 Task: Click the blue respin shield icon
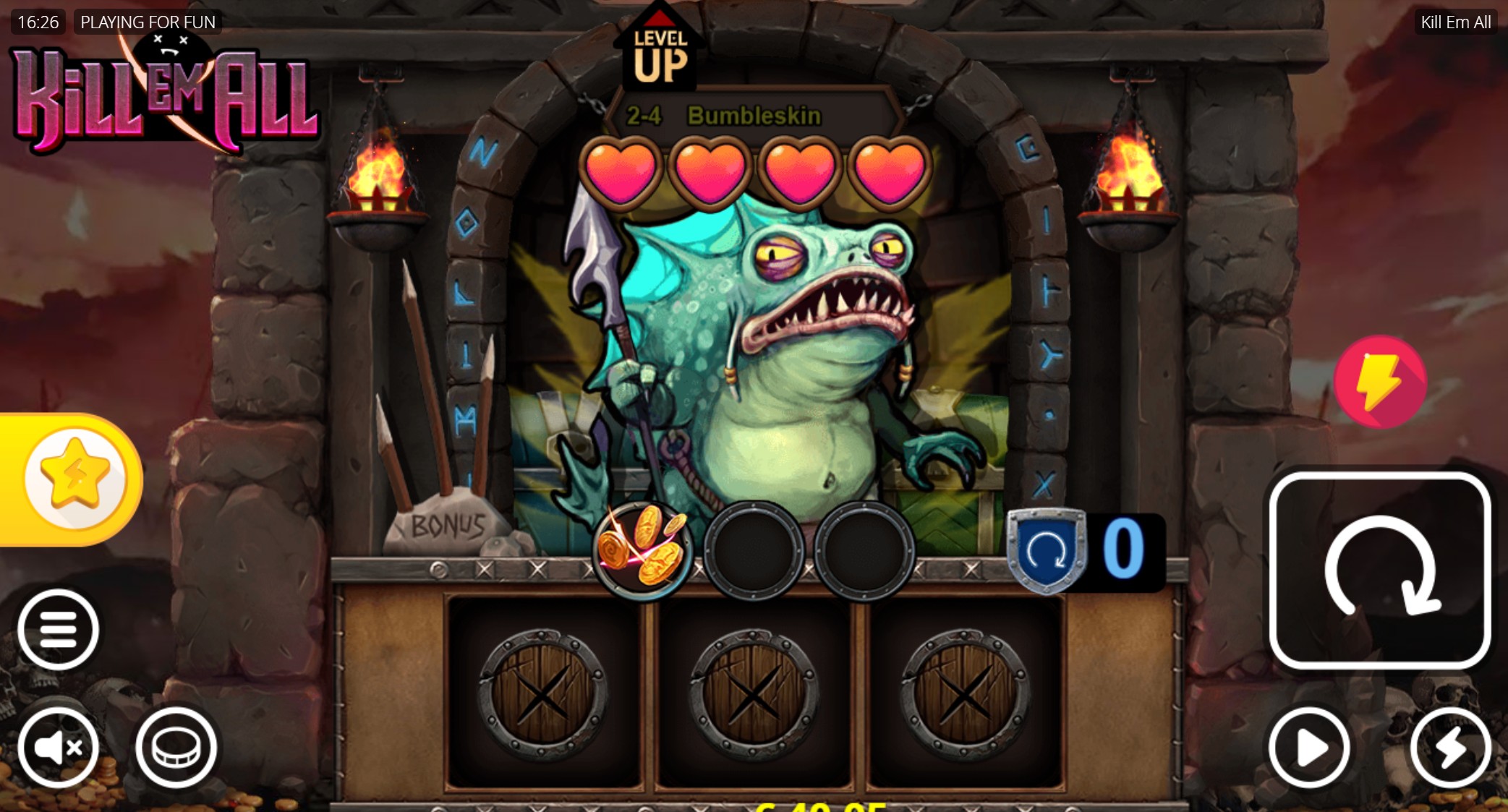[x=1047, y=551]
